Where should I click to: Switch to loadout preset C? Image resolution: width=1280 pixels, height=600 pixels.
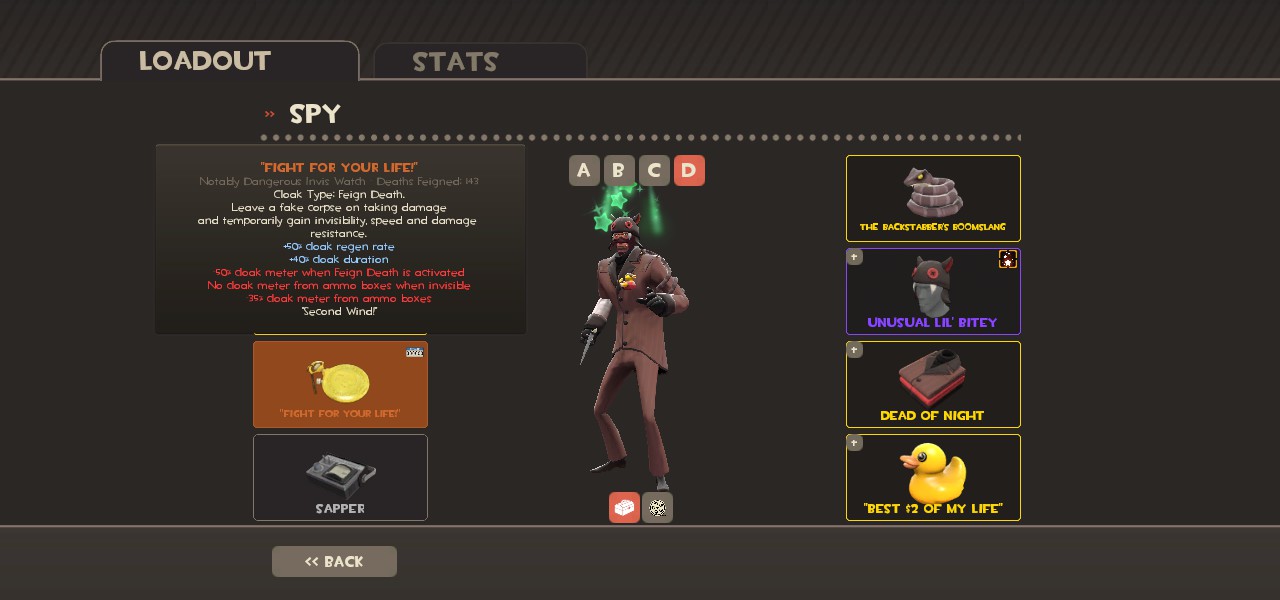coord(654,171)
